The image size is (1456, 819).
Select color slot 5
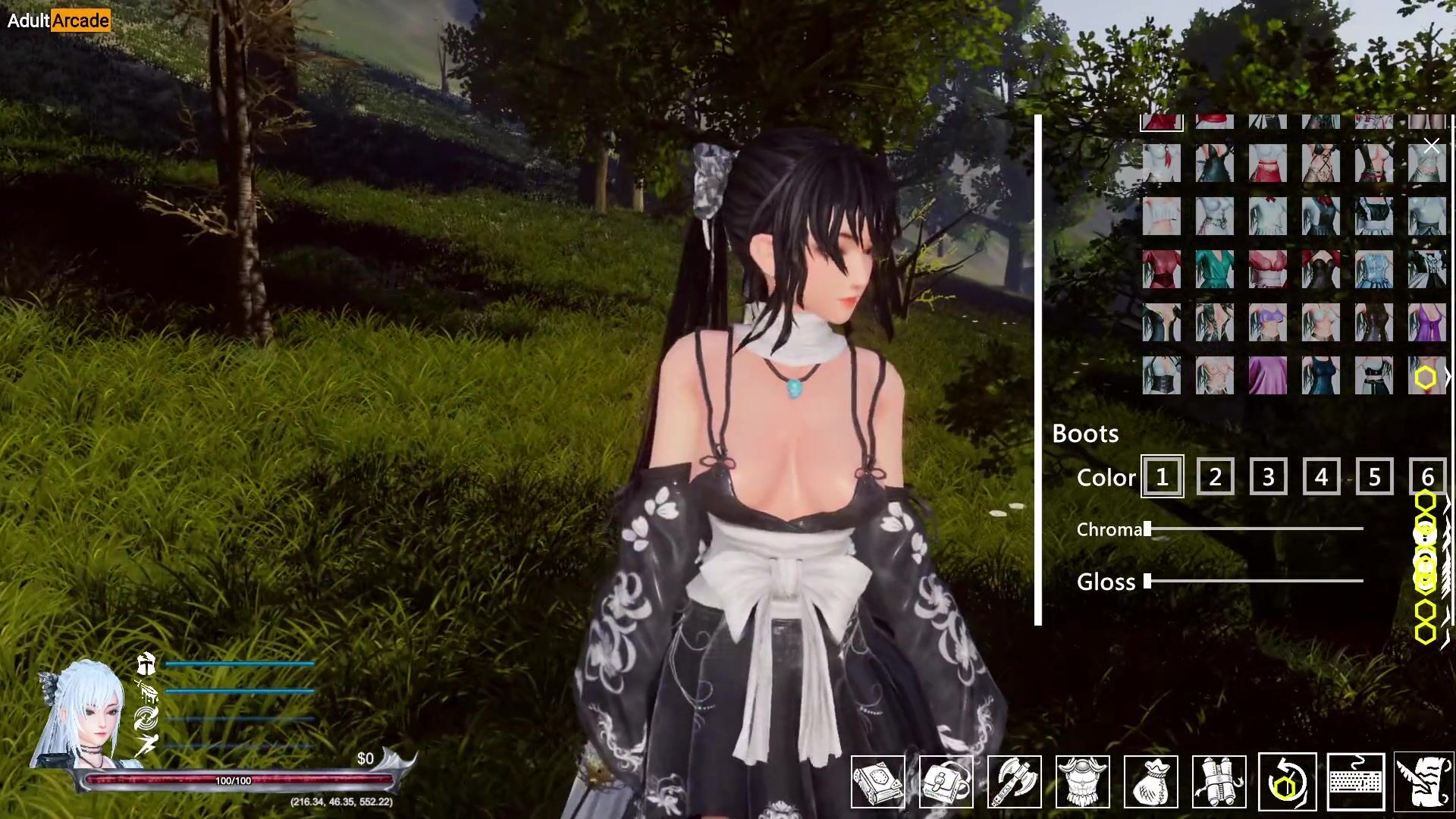tap(1374, 477)
